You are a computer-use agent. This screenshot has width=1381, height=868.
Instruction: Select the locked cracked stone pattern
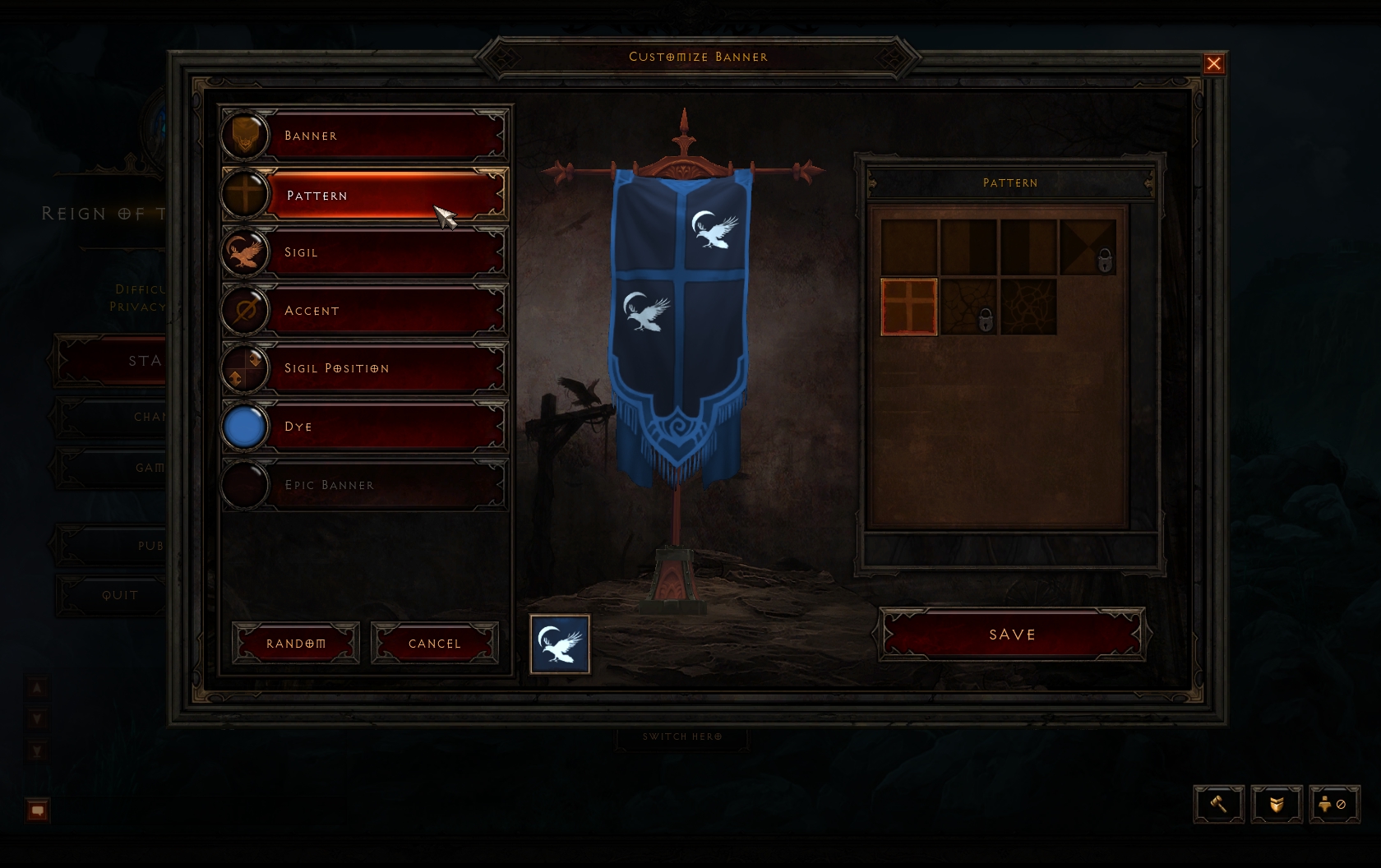click(969, 307)
